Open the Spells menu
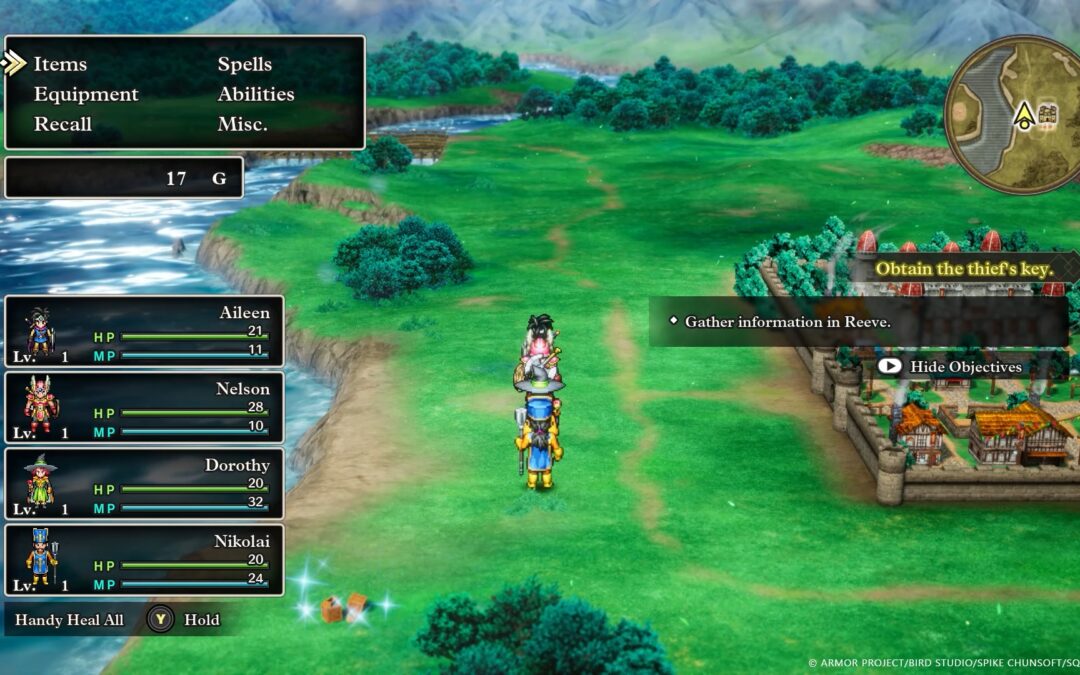 245,64
